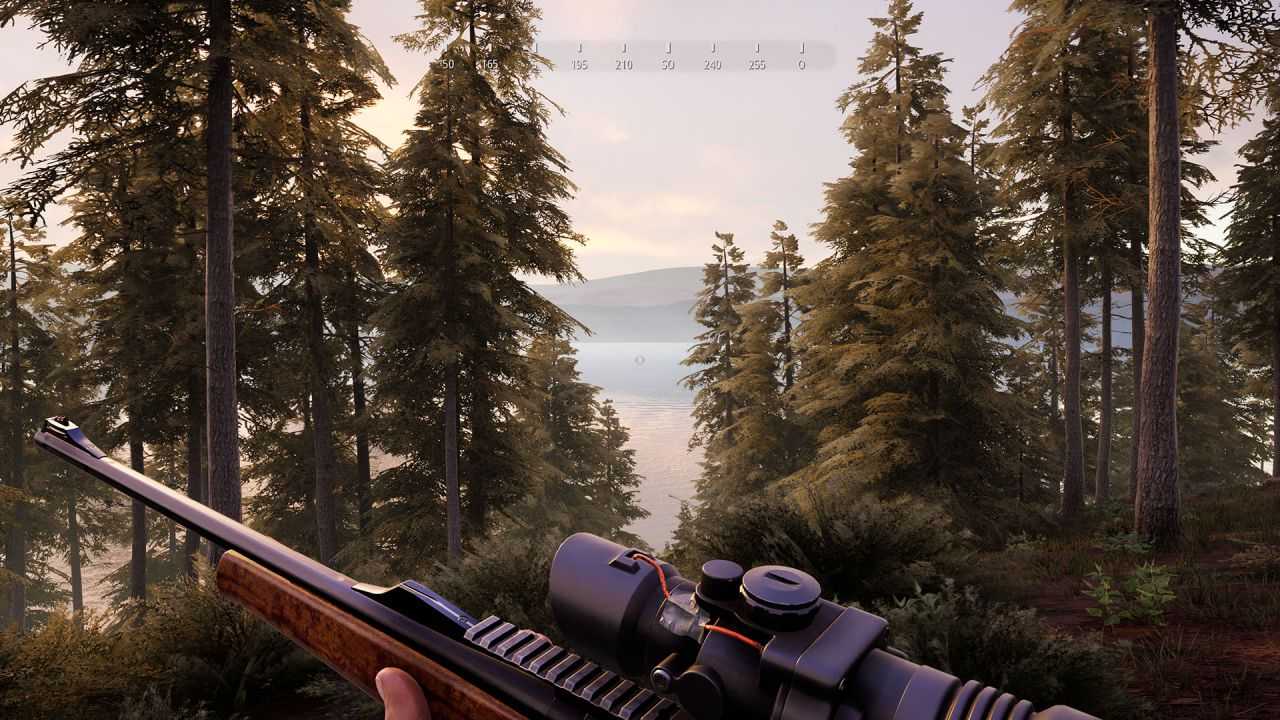1280x720 pixels.
Task: Click the 210 compass bearing
Action: tap(625, 64)
